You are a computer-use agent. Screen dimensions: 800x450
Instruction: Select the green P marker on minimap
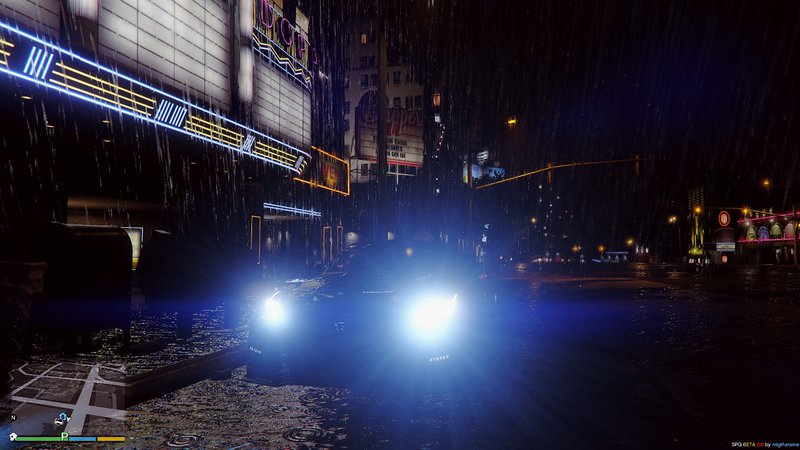pyautogui.click(x=65, y=436)
